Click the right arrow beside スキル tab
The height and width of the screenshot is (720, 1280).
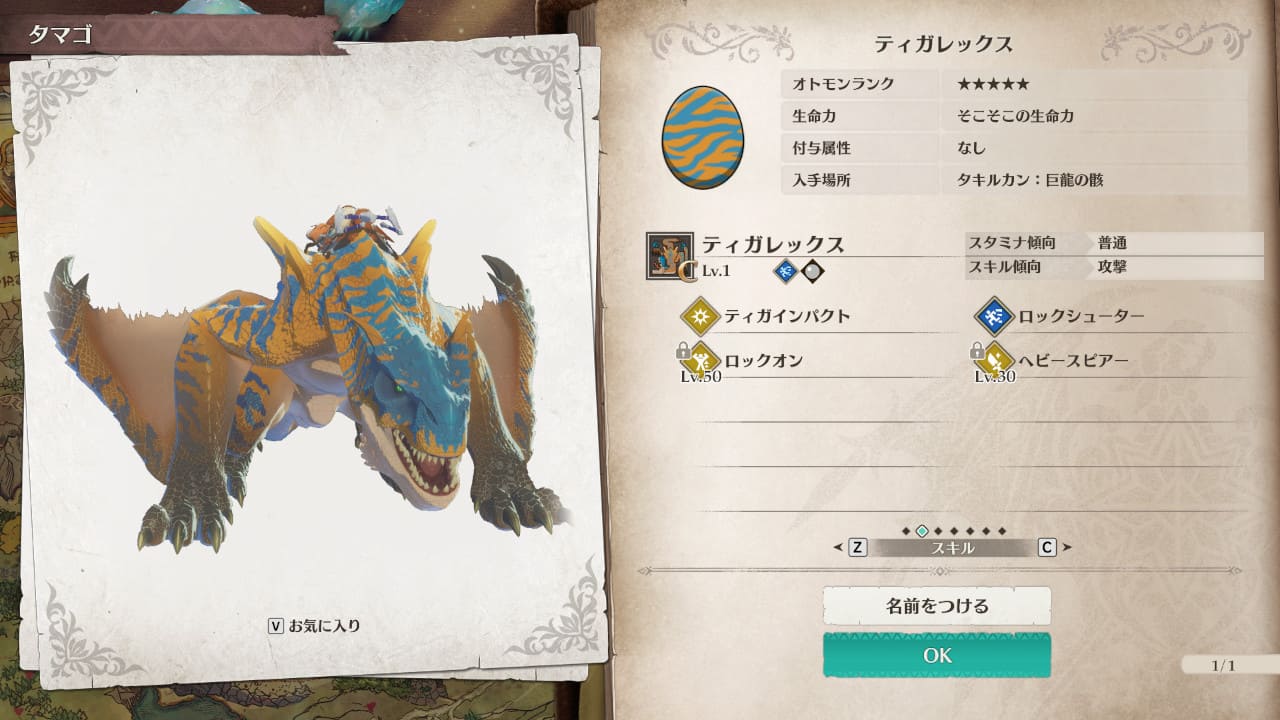tap(1067, 547)
